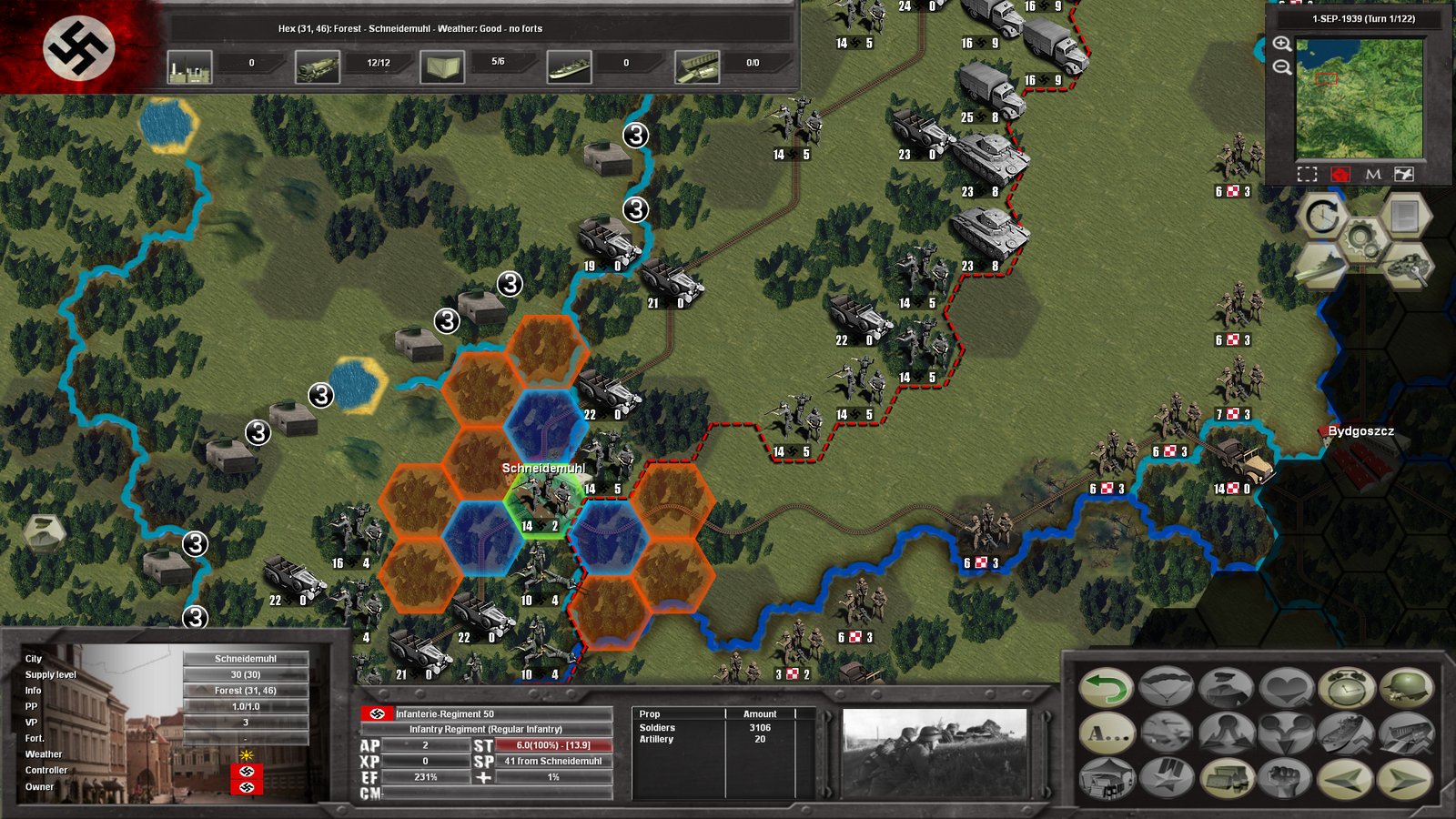Click the green undo arrow button
The width and height of the screenshot is (1456, 819).
click(1107, 688)
